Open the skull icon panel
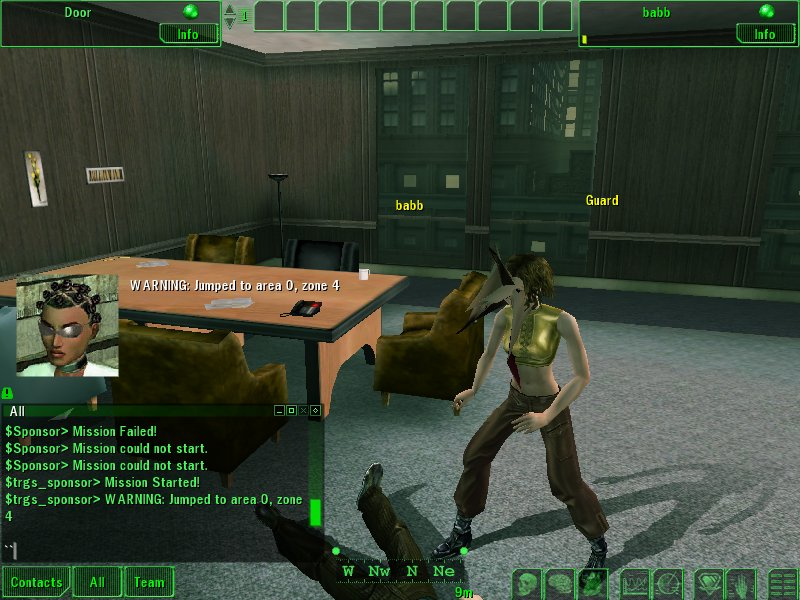Viewport: 800px width, 600px height. pos(528,583)
